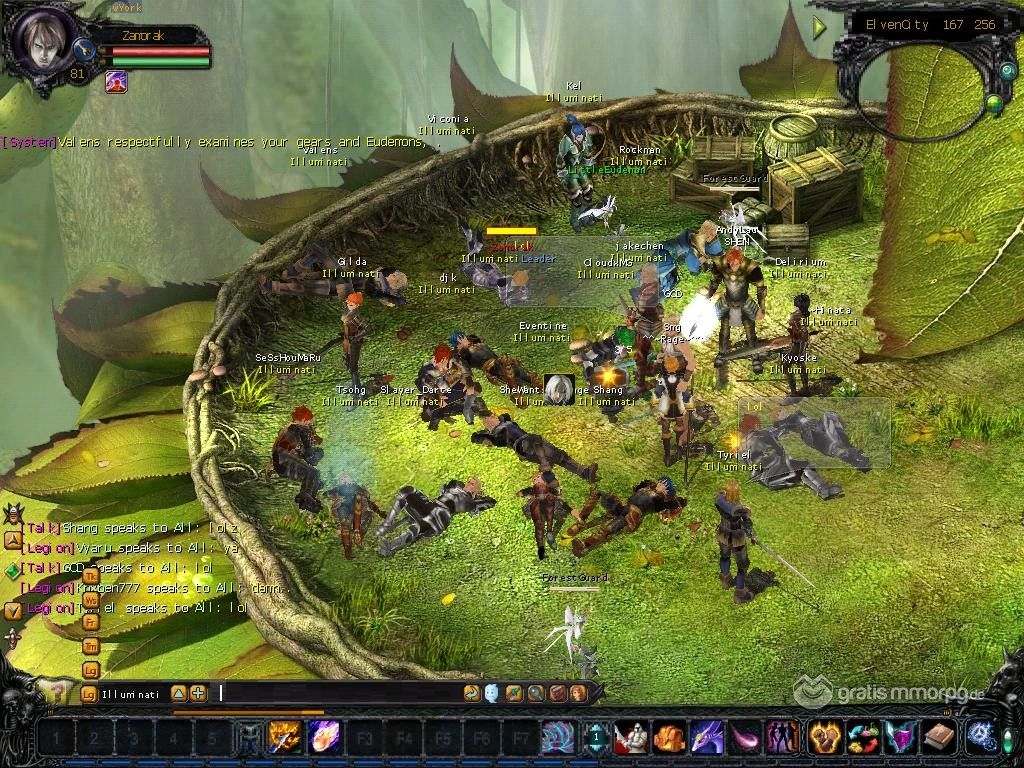
Task: Switch to the Ws whisper chat channel
Action: (90, 599)
